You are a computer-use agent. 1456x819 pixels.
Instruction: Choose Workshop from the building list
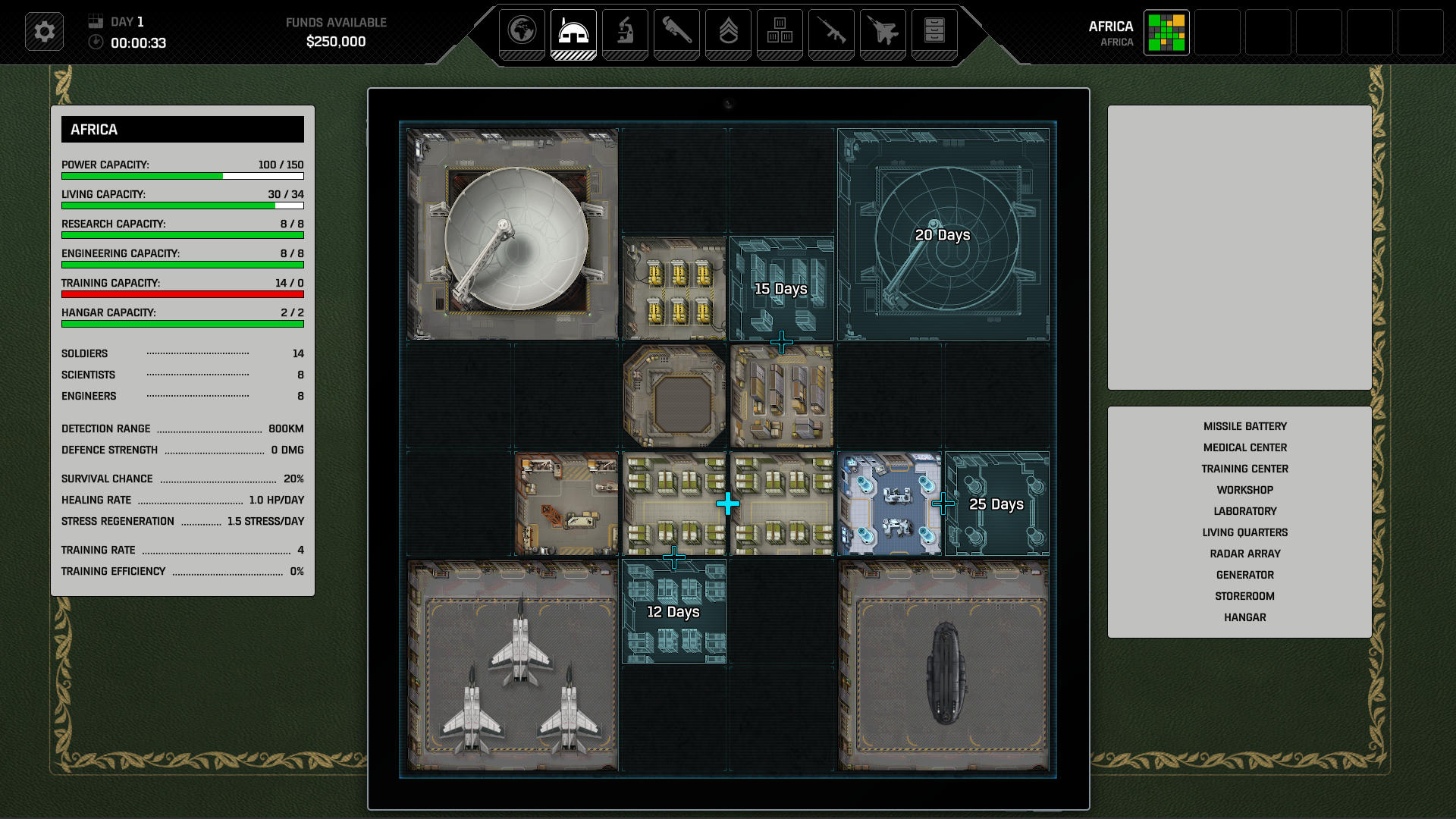pyautogui.click(x=1244, y=490)
